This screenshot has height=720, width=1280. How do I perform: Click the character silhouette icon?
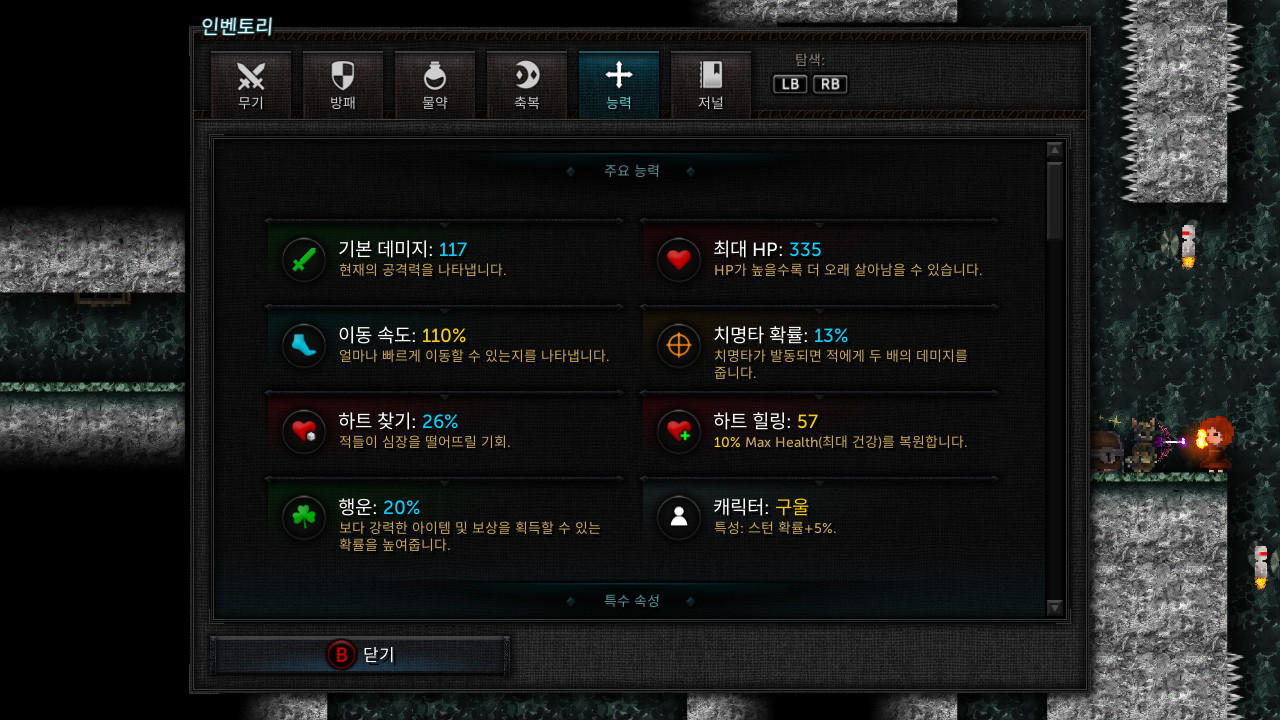[x=679, y=518]
